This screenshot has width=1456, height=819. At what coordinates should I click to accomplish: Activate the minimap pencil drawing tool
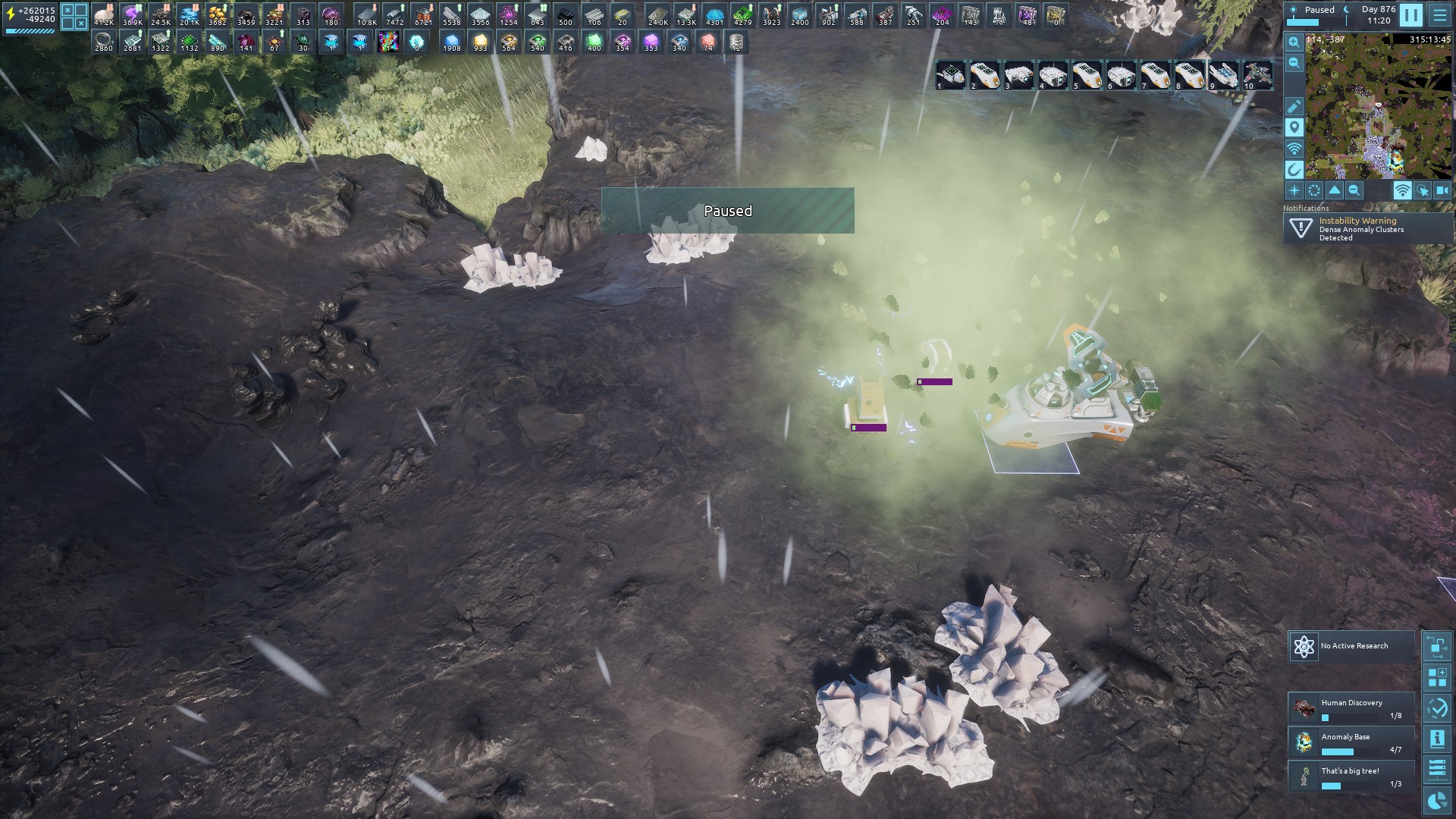[1294, 107]
